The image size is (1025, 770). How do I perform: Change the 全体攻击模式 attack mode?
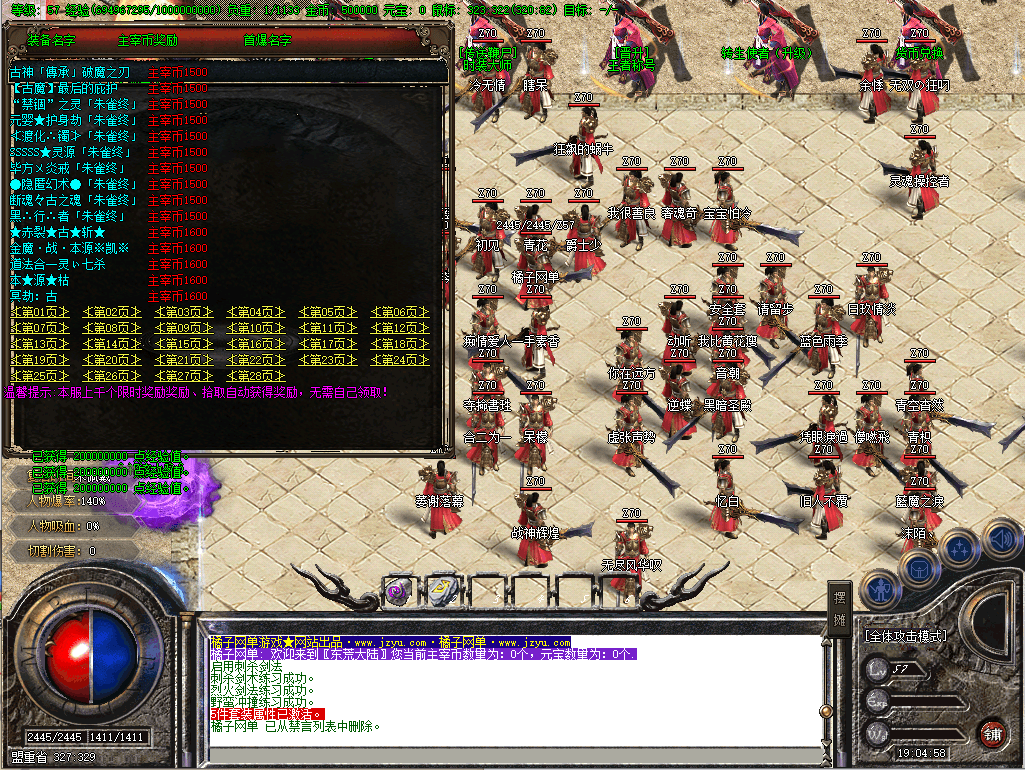[906, 635]
